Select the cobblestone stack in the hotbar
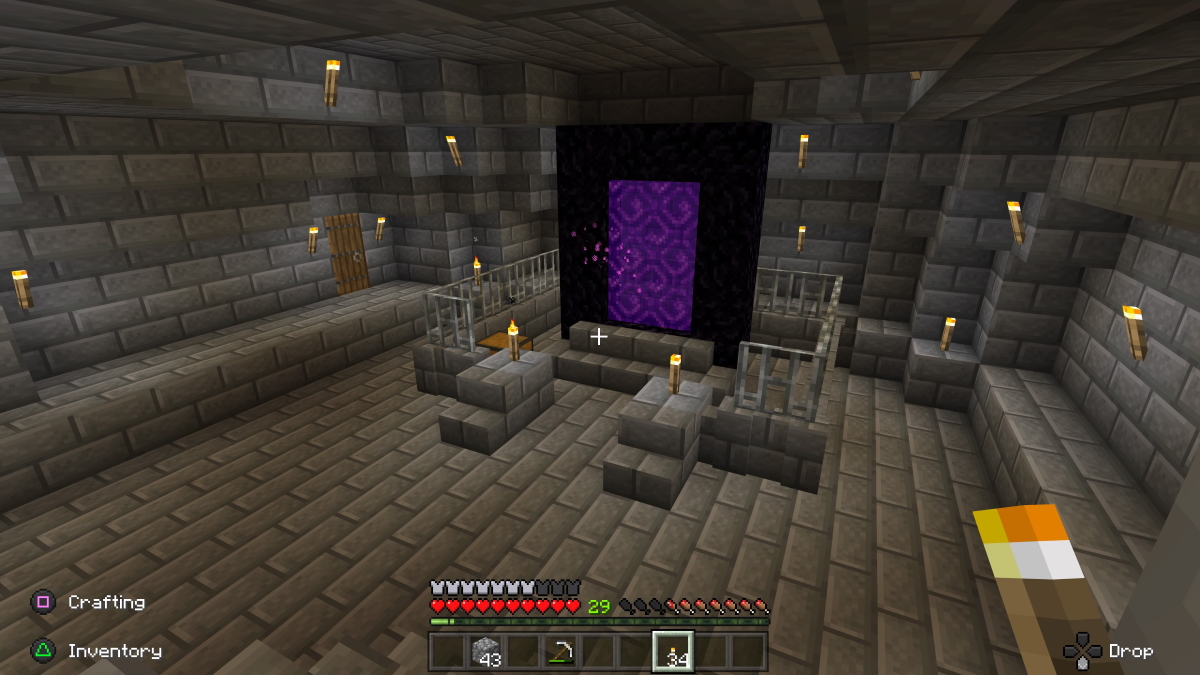The height and width of the screenshot is (675, 1200). click(485, 651)
